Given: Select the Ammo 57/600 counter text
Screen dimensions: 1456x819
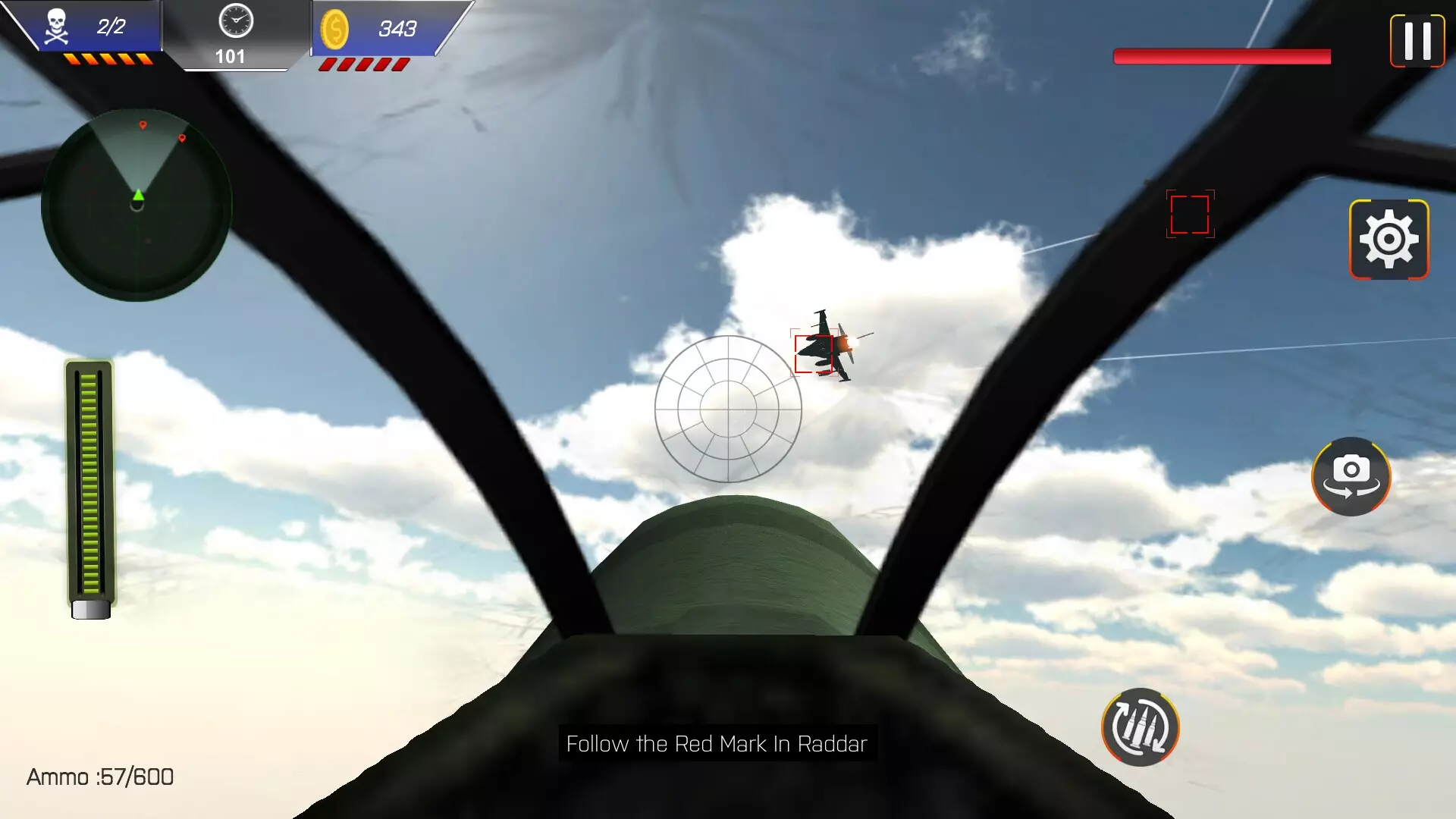Looking at the screenshot, I should click(x=99, y=777).
